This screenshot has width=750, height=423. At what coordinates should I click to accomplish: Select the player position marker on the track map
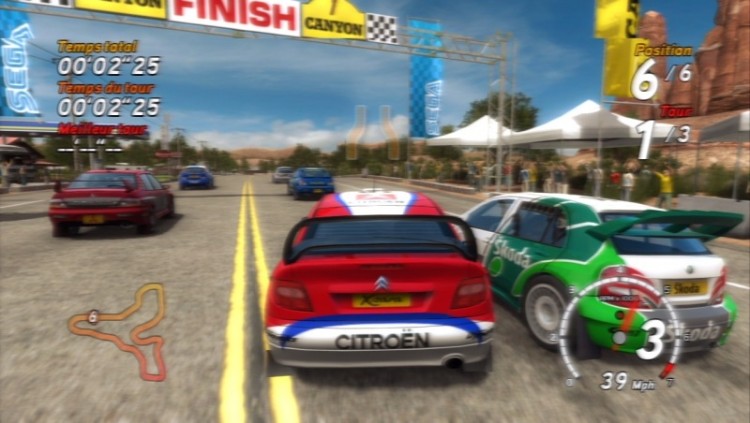tap(93, 316)
